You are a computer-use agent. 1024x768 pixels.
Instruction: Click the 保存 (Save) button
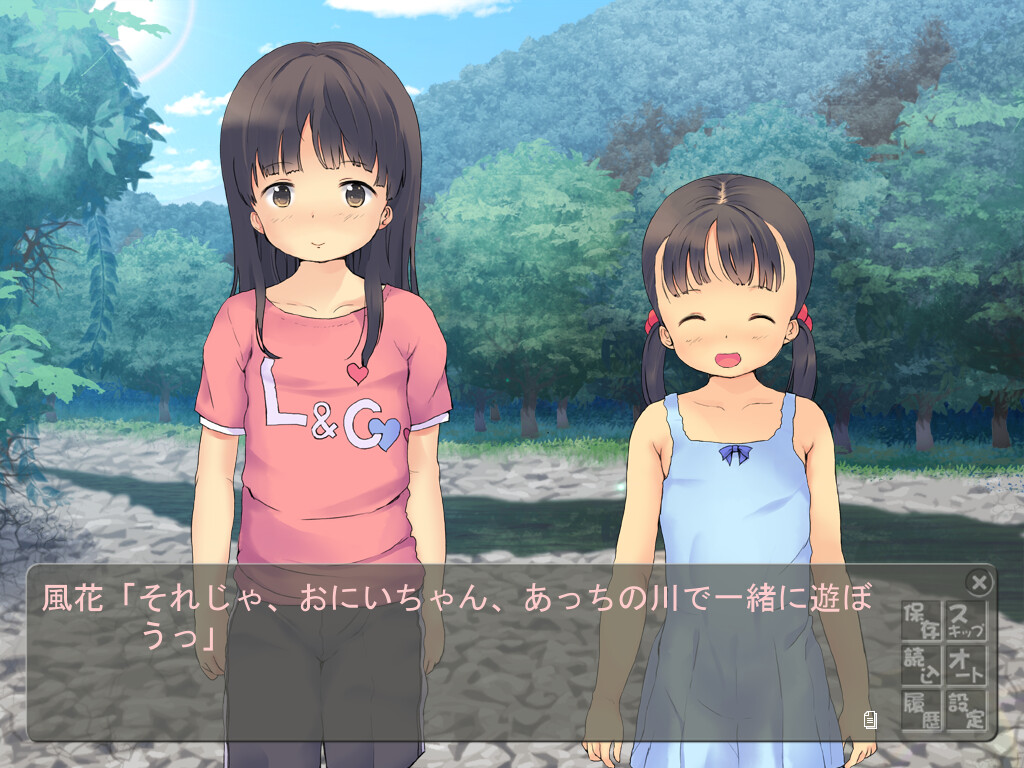tap(921, 621)
